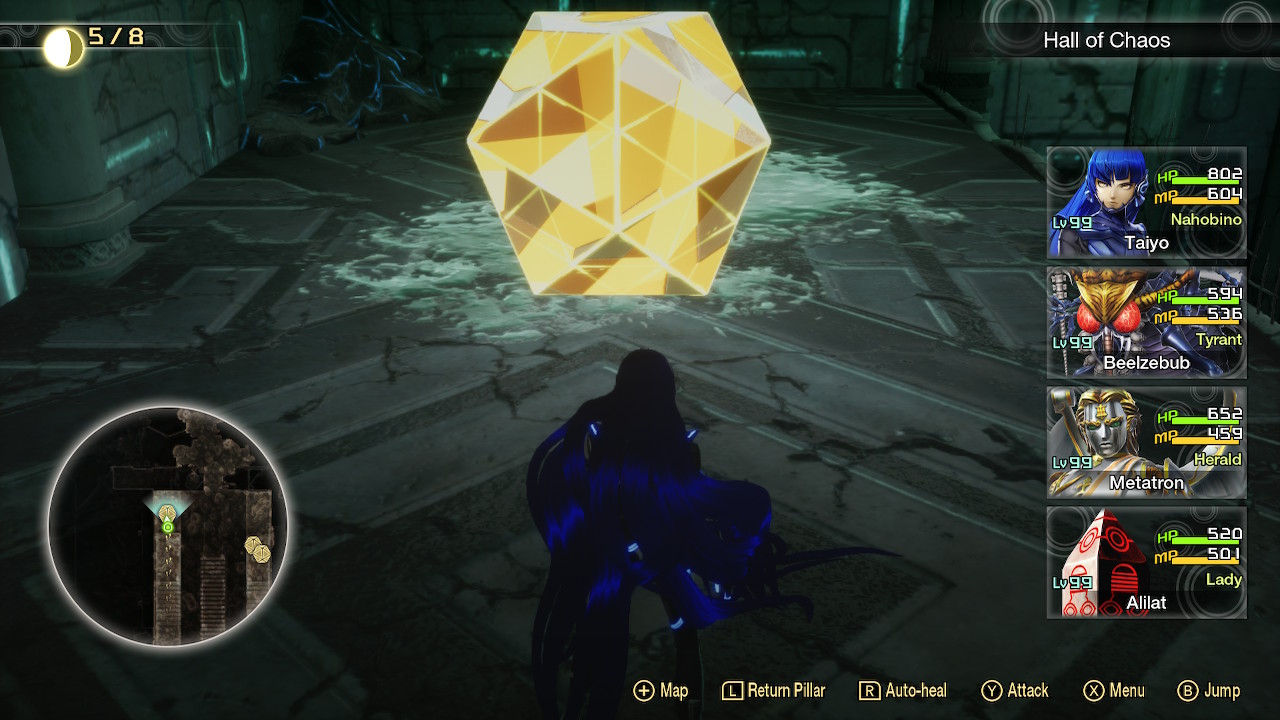Viewport: 1280px width, 720px height.
Task: Click the Tyrant label icon on Beelzebub's card
Action: coord(1218,340)
